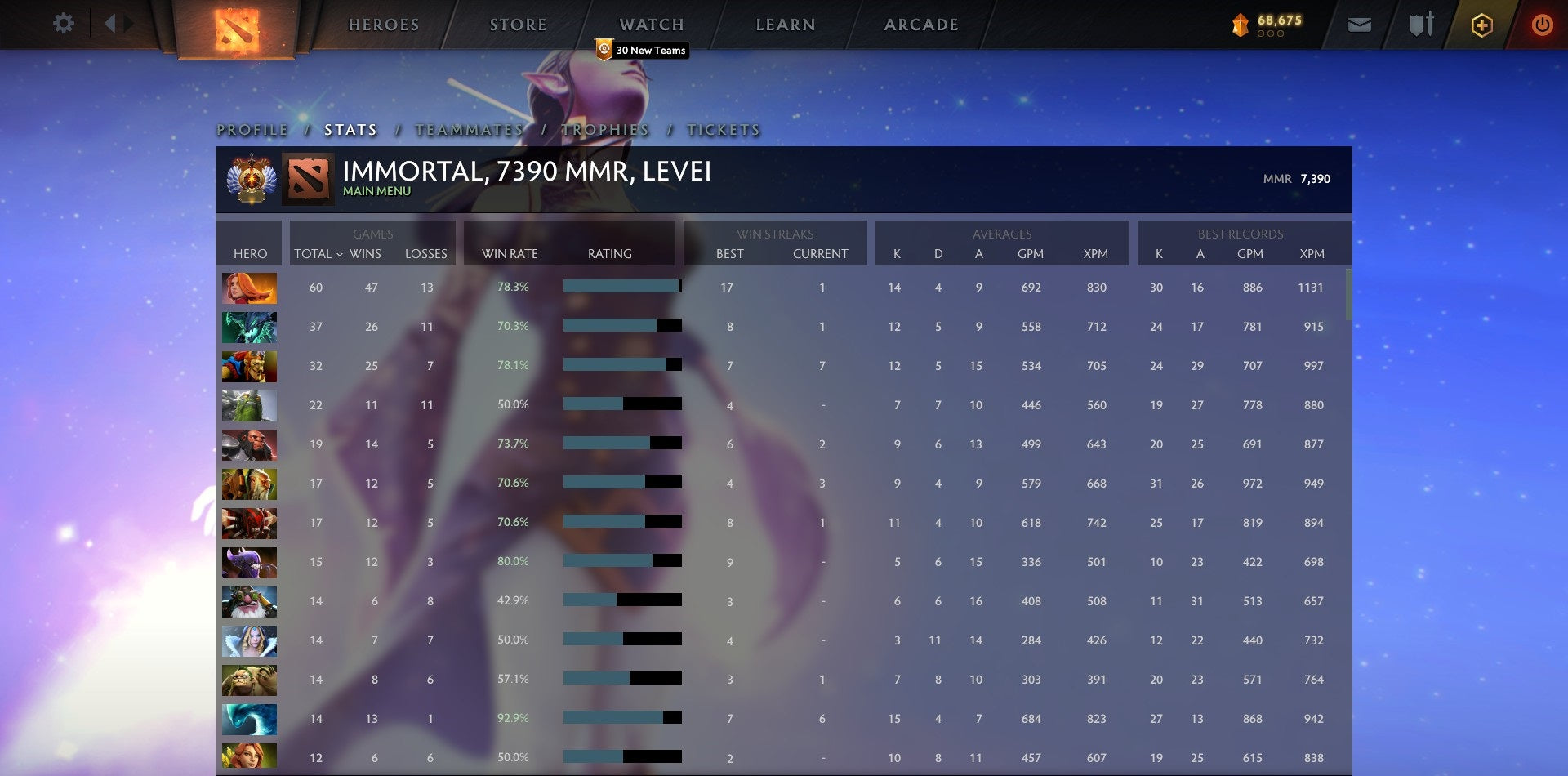Screen dimensions: 1568x776
Task: Open the settings gear
Action: 64,24
